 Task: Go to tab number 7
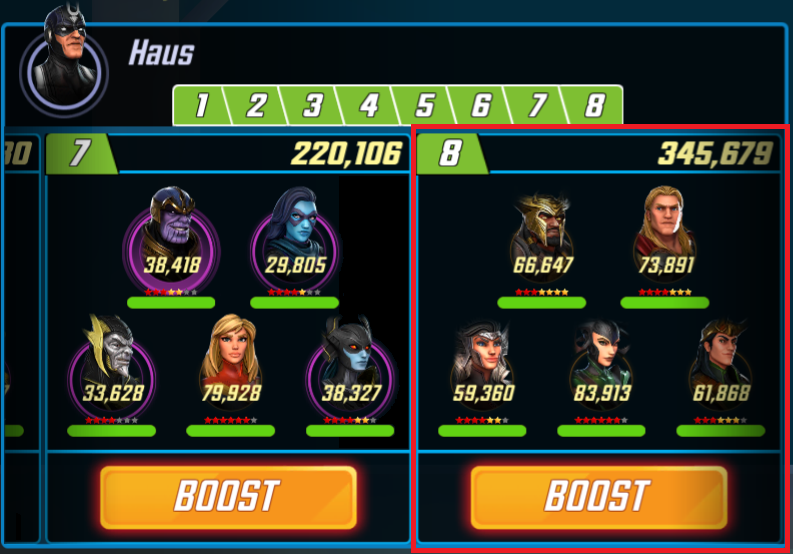click(537, 105)
